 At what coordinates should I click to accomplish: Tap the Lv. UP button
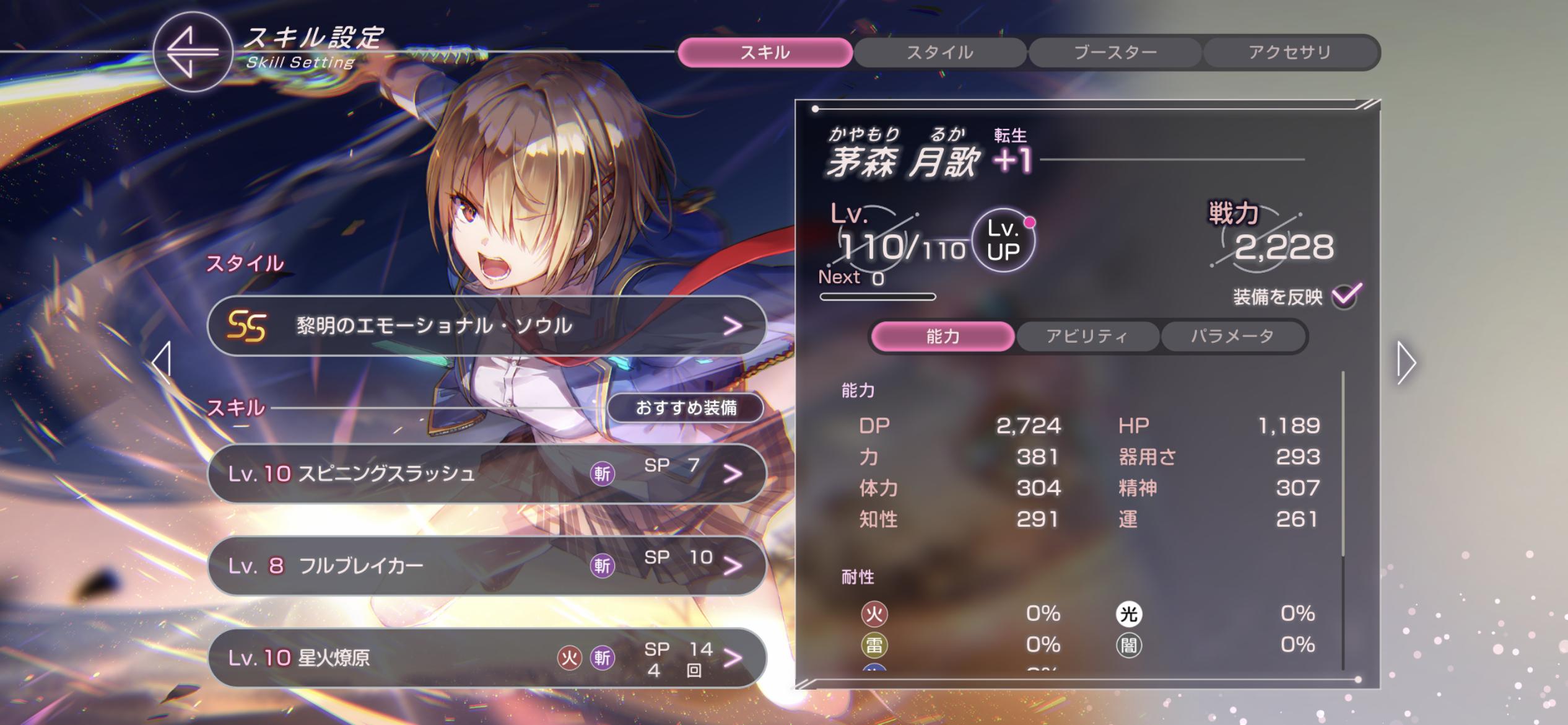point(1003,240)
